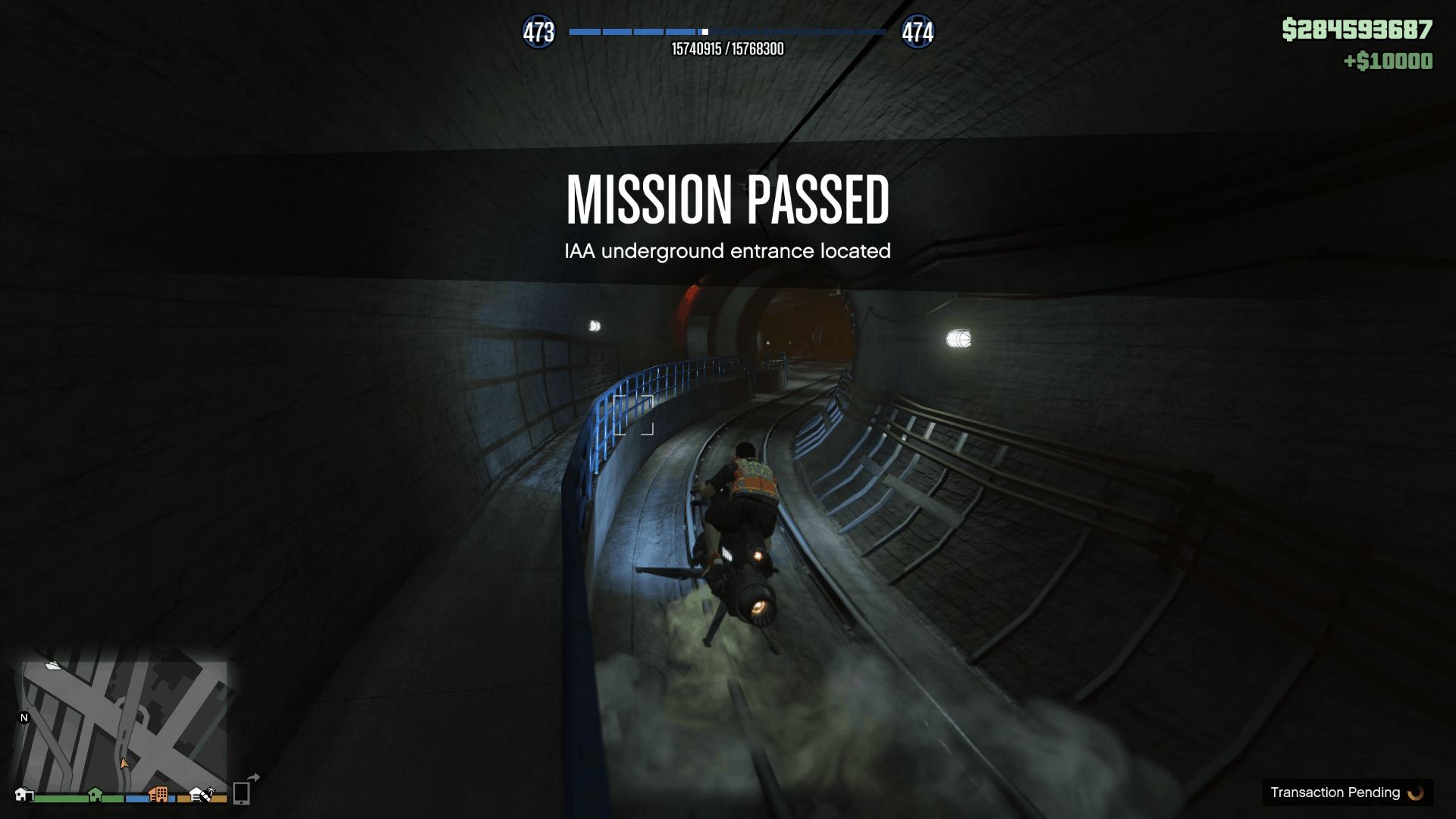Open the orange office building icon
Image resolution: width=1456 pixels, height=819 pixels.
[x=159, y=794]
